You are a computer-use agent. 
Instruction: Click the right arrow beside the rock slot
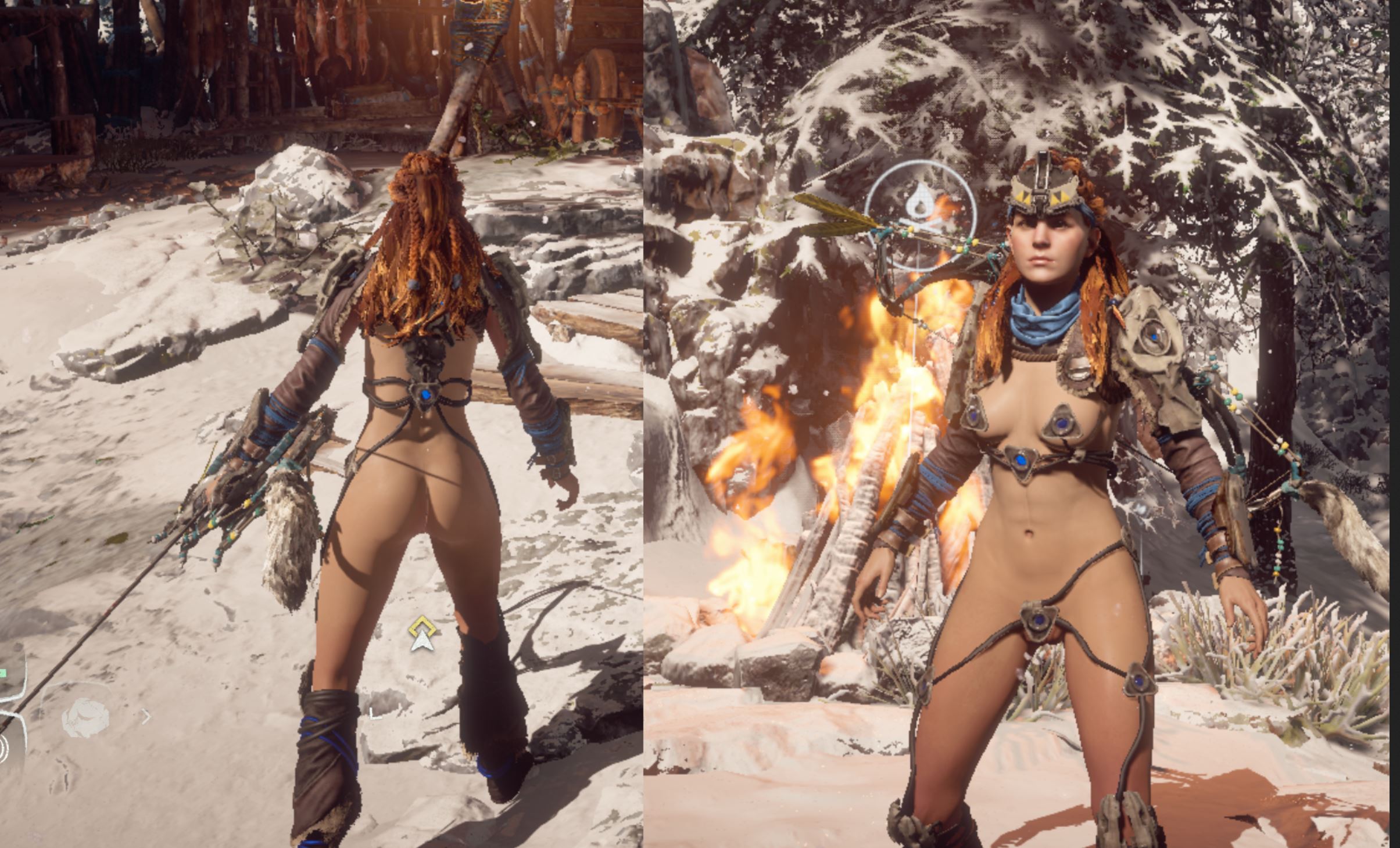(x=146, y=717)
